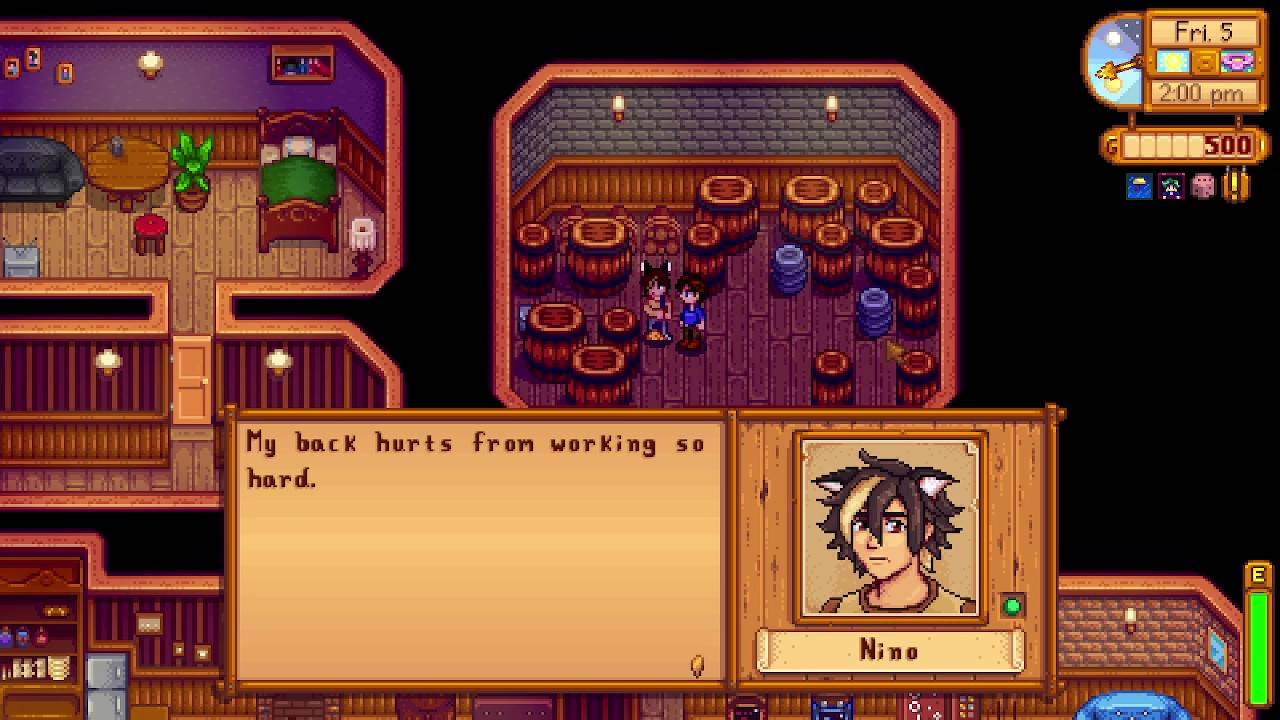Screen dimensions: 1280x720
Task: Click the character portrait notification icon
Action: coord(1169,187)
